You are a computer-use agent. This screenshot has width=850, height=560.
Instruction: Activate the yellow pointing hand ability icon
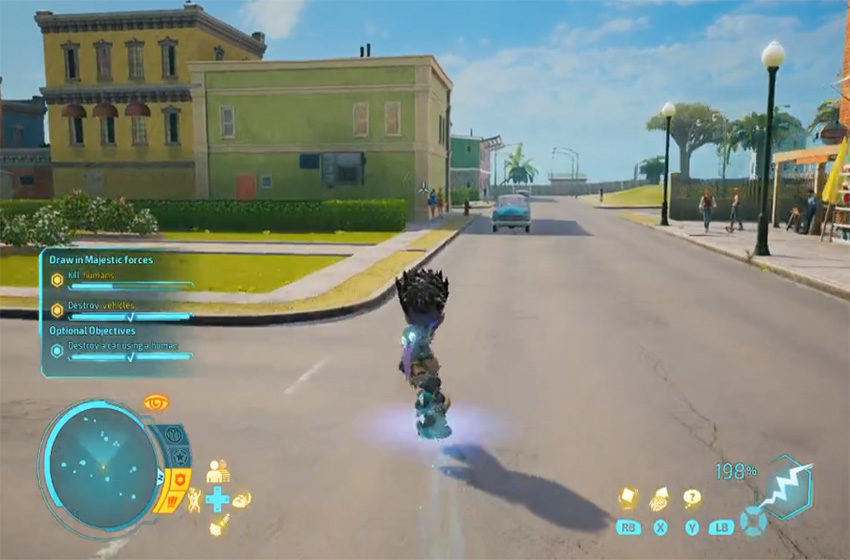coord(660,498)
